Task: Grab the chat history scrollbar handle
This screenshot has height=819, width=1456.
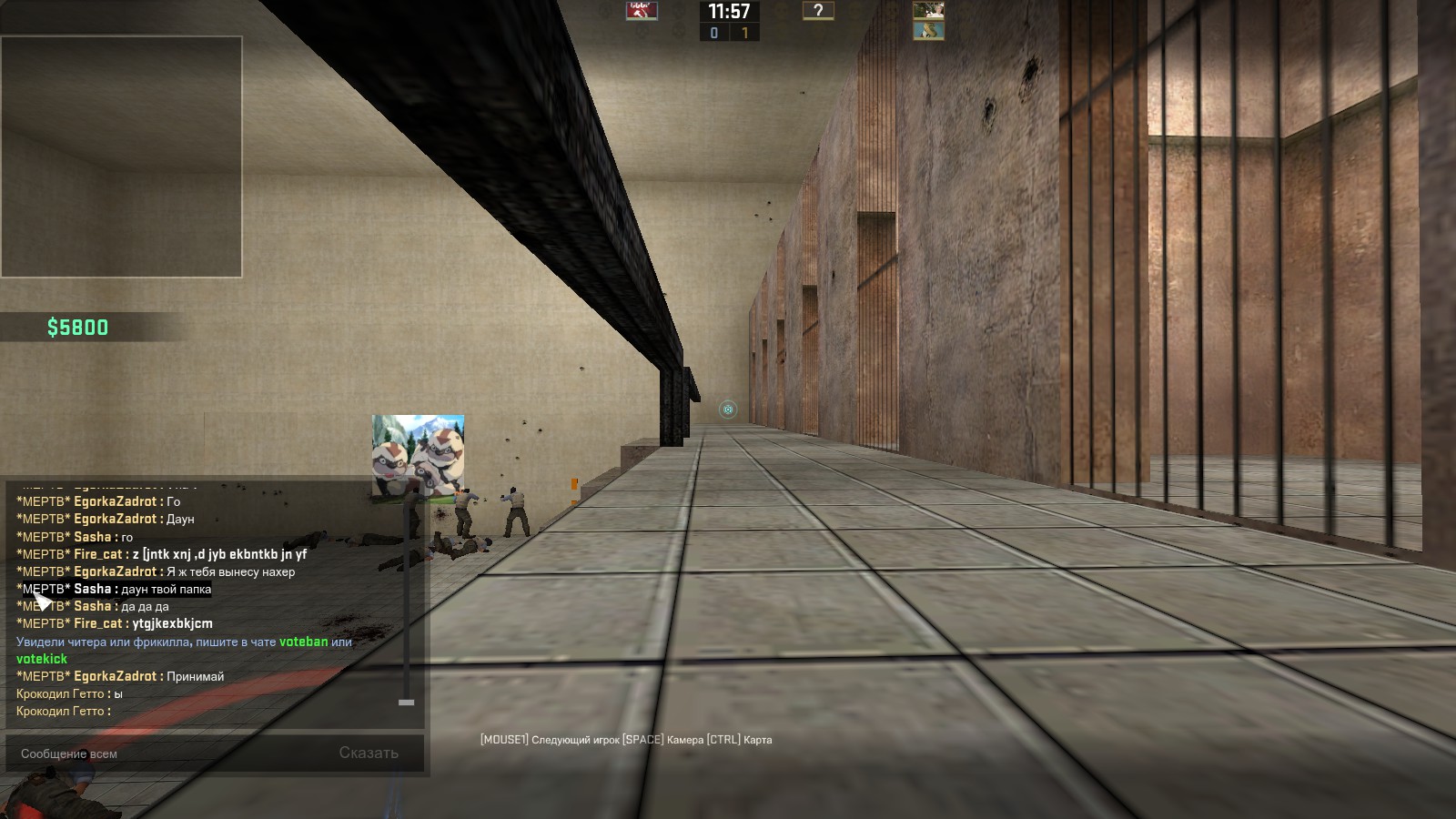Action: click(x=406, y=703)
